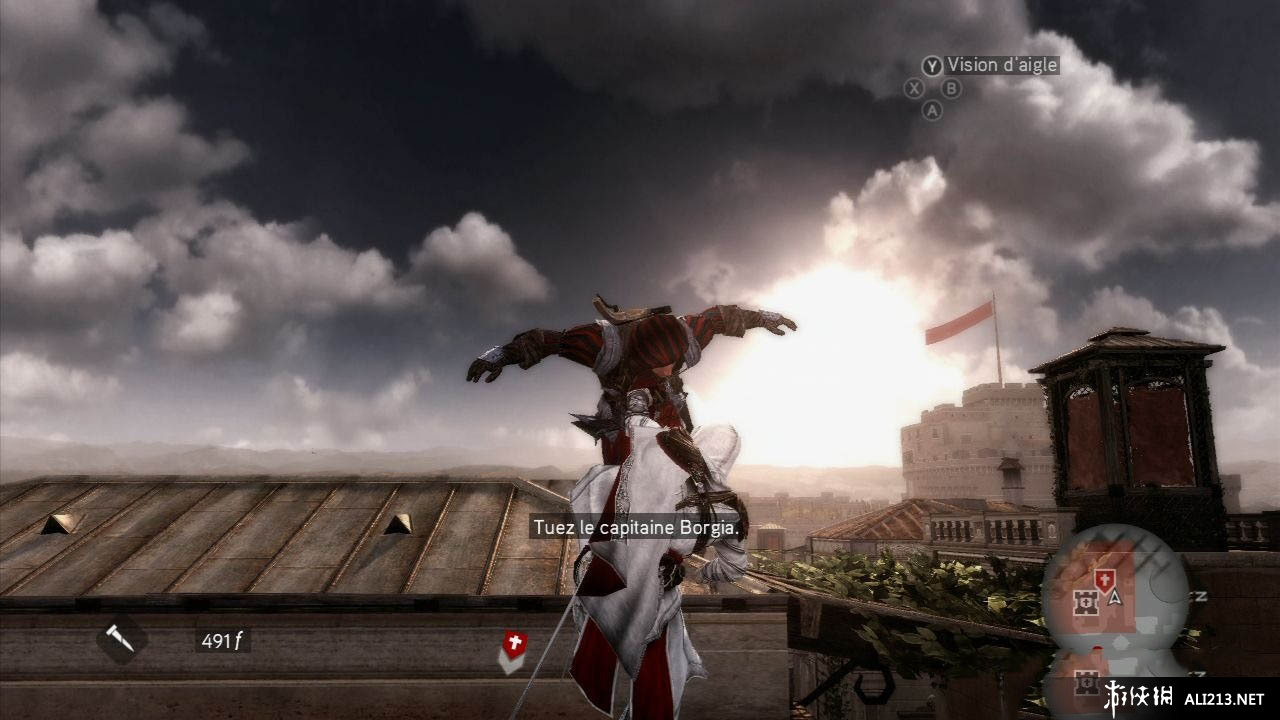Select the captain shield marker on minimap

(x=1104, y=579)
